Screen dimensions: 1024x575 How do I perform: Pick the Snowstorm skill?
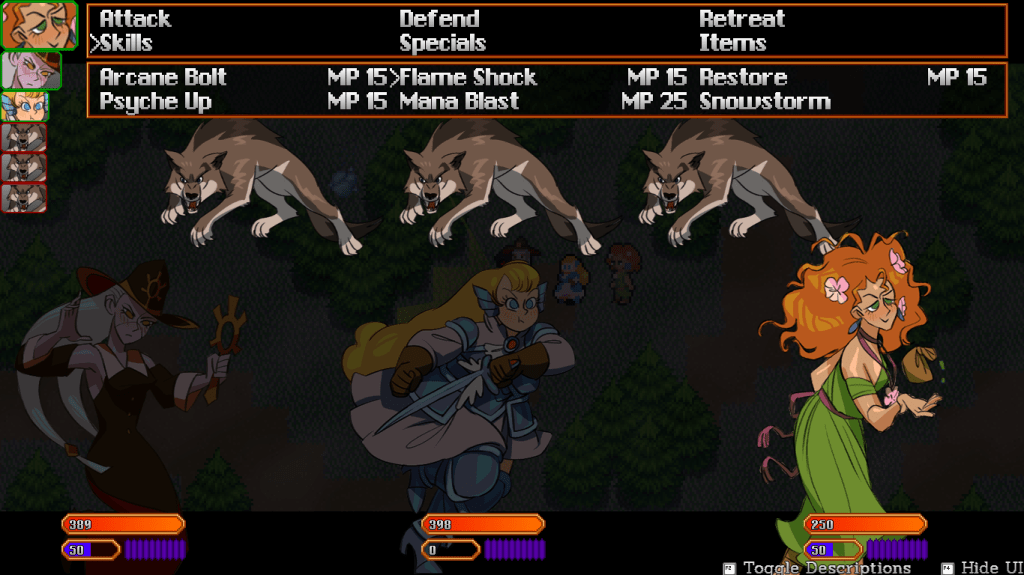point(765,102)
